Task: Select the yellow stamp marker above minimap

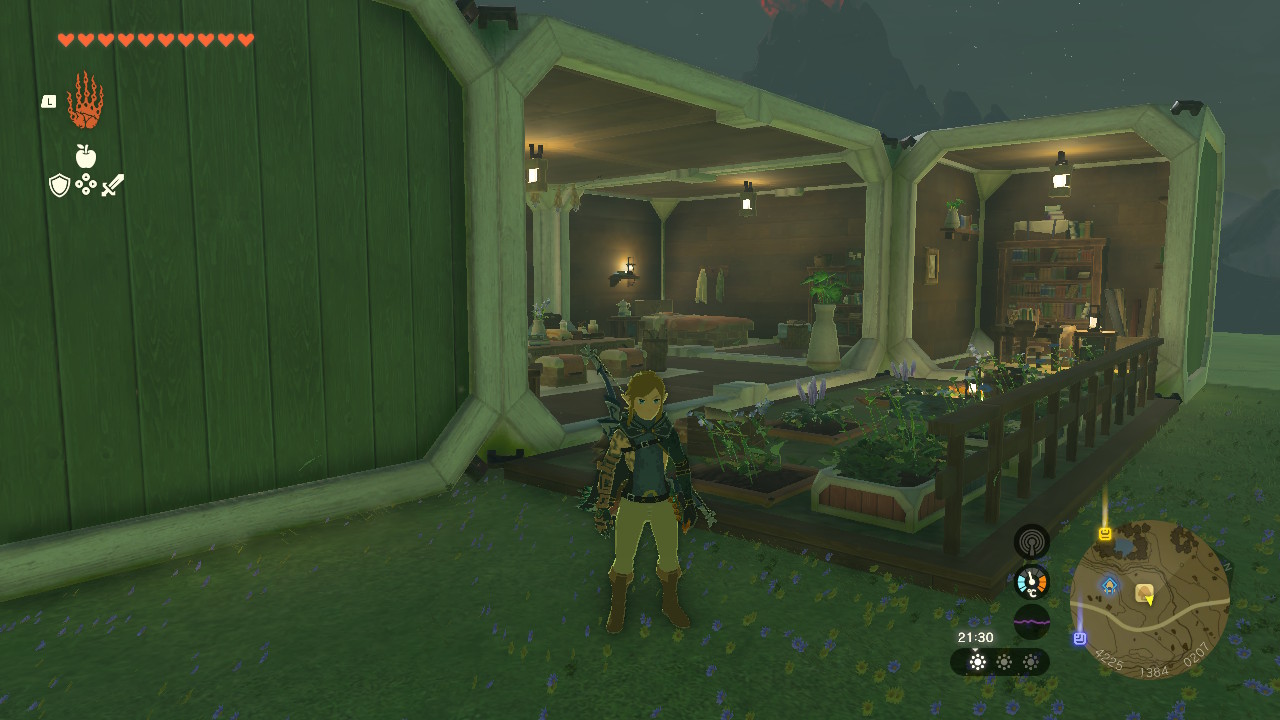Action: coord(1105,534)
